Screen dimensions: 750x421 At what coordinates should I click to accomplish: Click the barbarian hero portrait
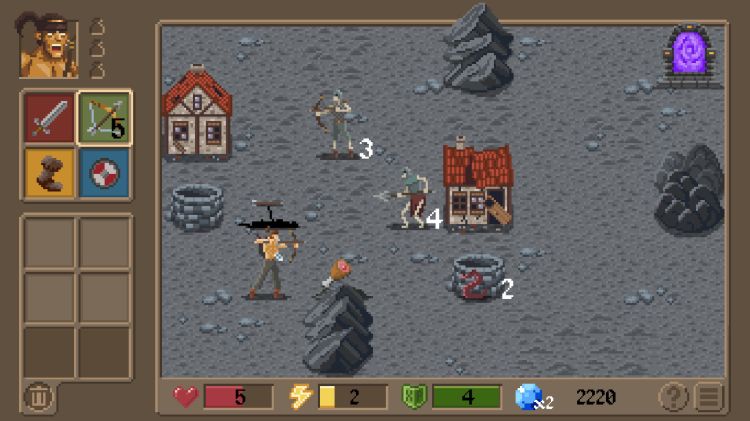[49, 48]
